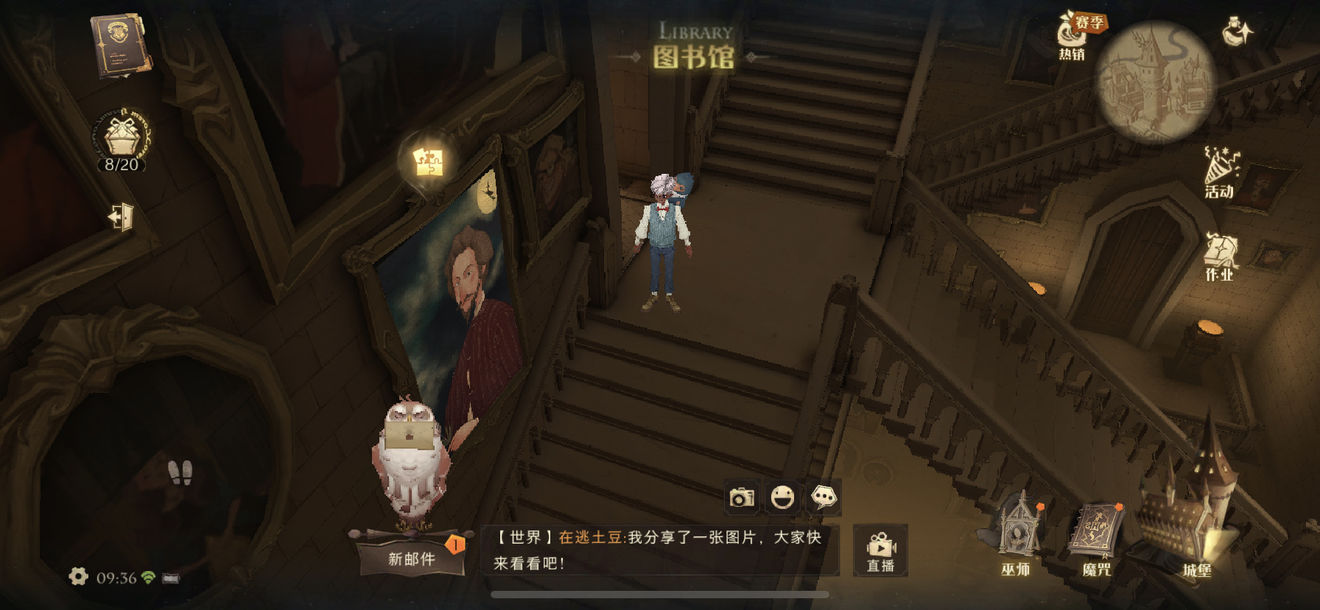Open the Hogwarts book in the corner
The width and height of the screenshot is (1320, 610).
click(x=119, y=44)
